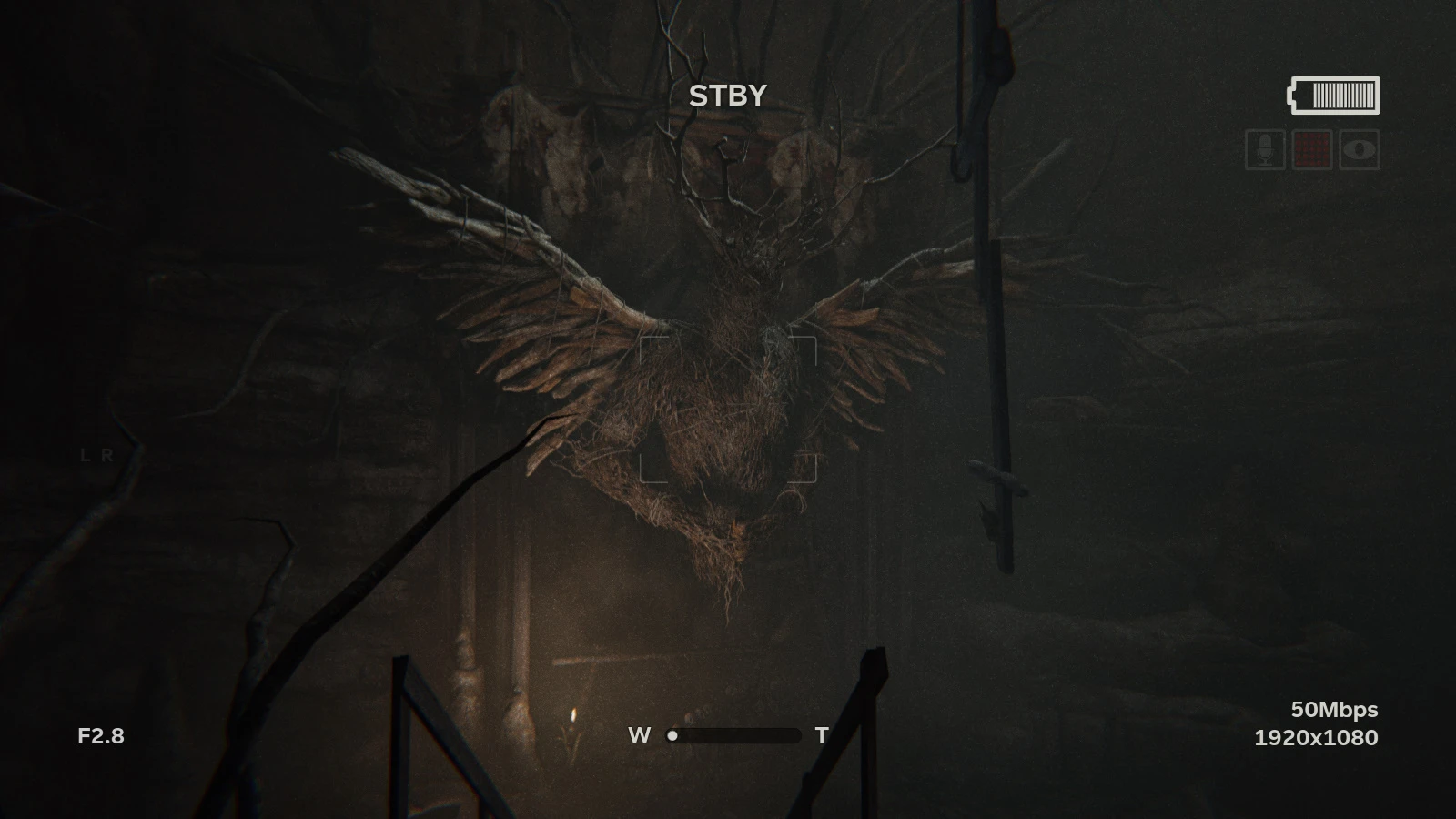The height and width of the screenshot is (819, 1456).
Task: Click the STBY text to start recording
Action: click(727, 96)
